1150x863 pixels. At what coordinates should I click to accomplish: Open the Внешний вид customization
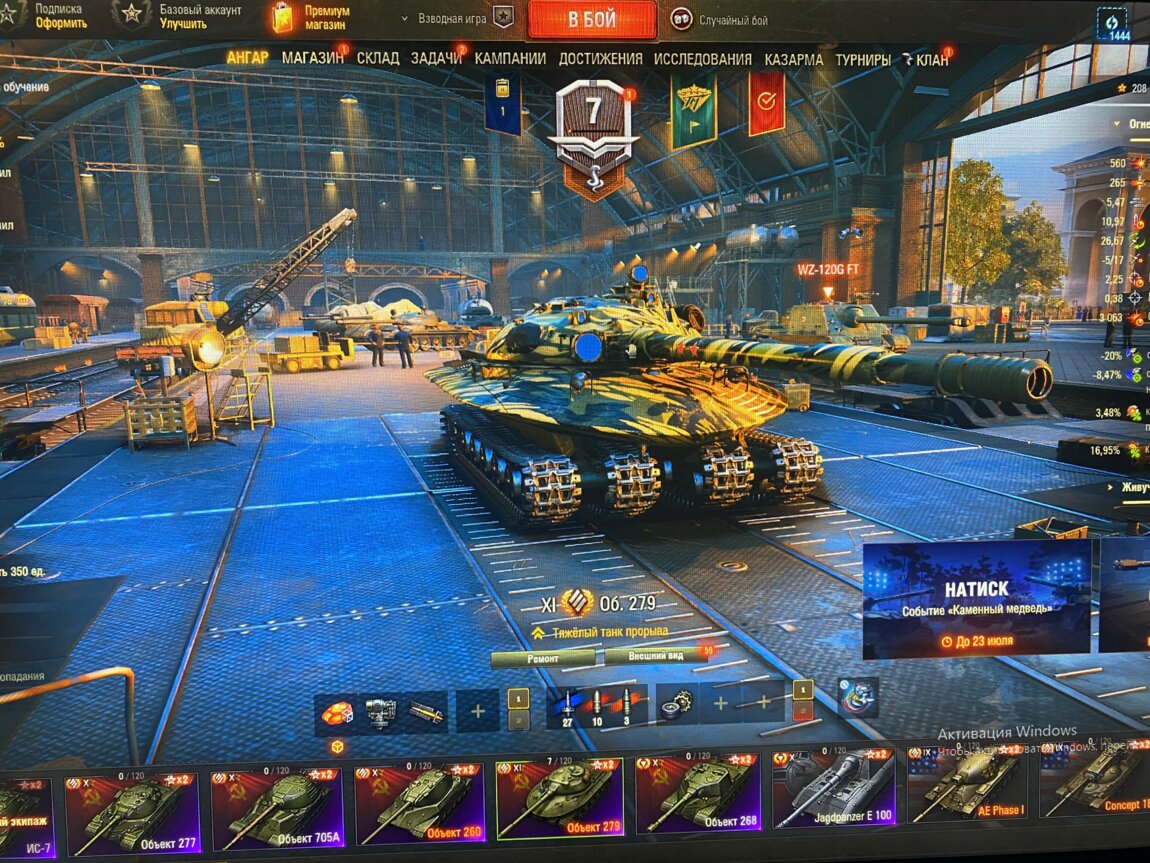(656, 656)
